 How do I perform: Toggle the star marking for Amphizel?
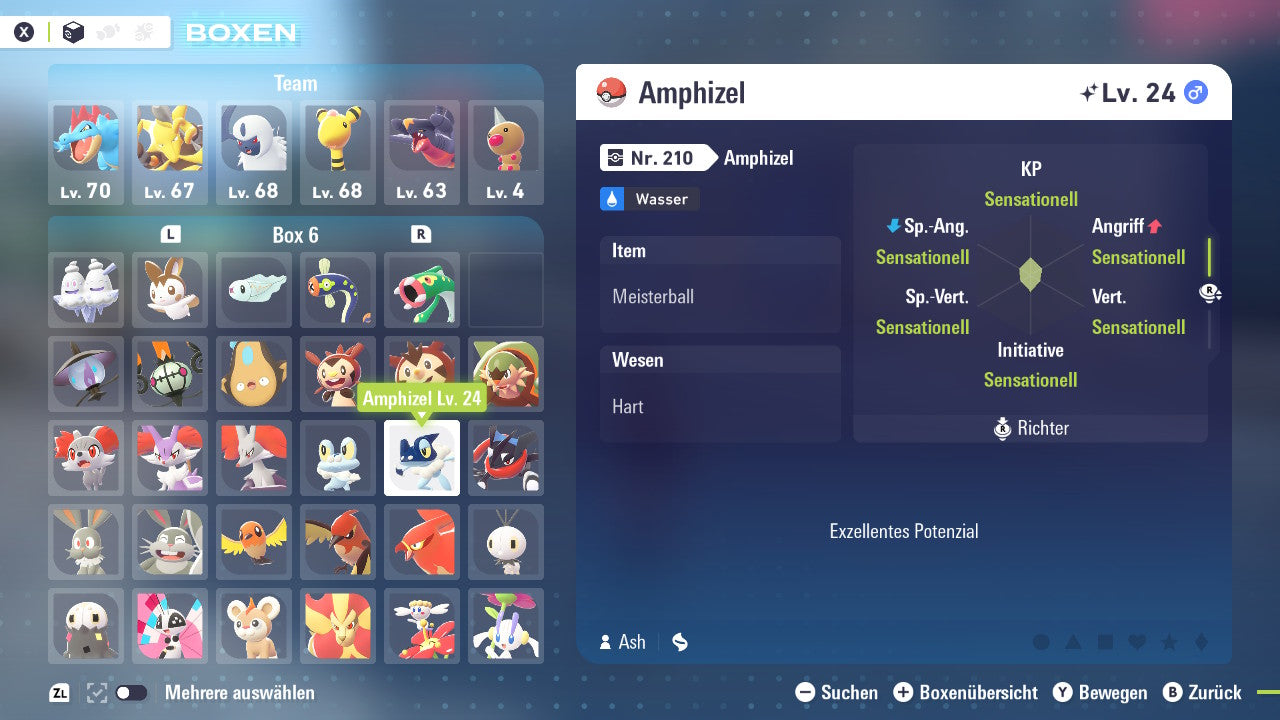coord(1169,643)
